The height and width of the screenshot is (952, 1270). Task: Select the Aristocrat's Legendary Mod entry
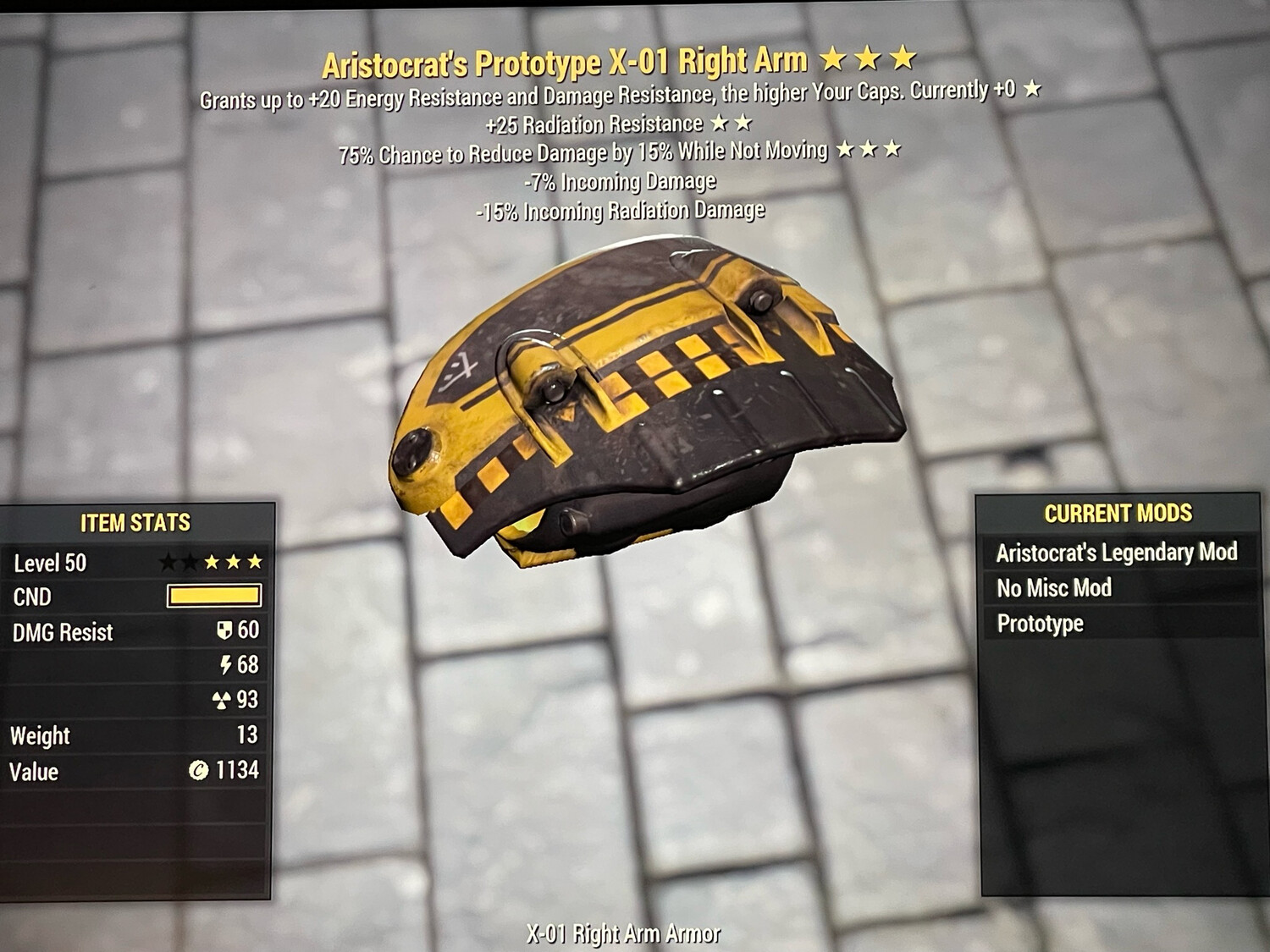1118,552
